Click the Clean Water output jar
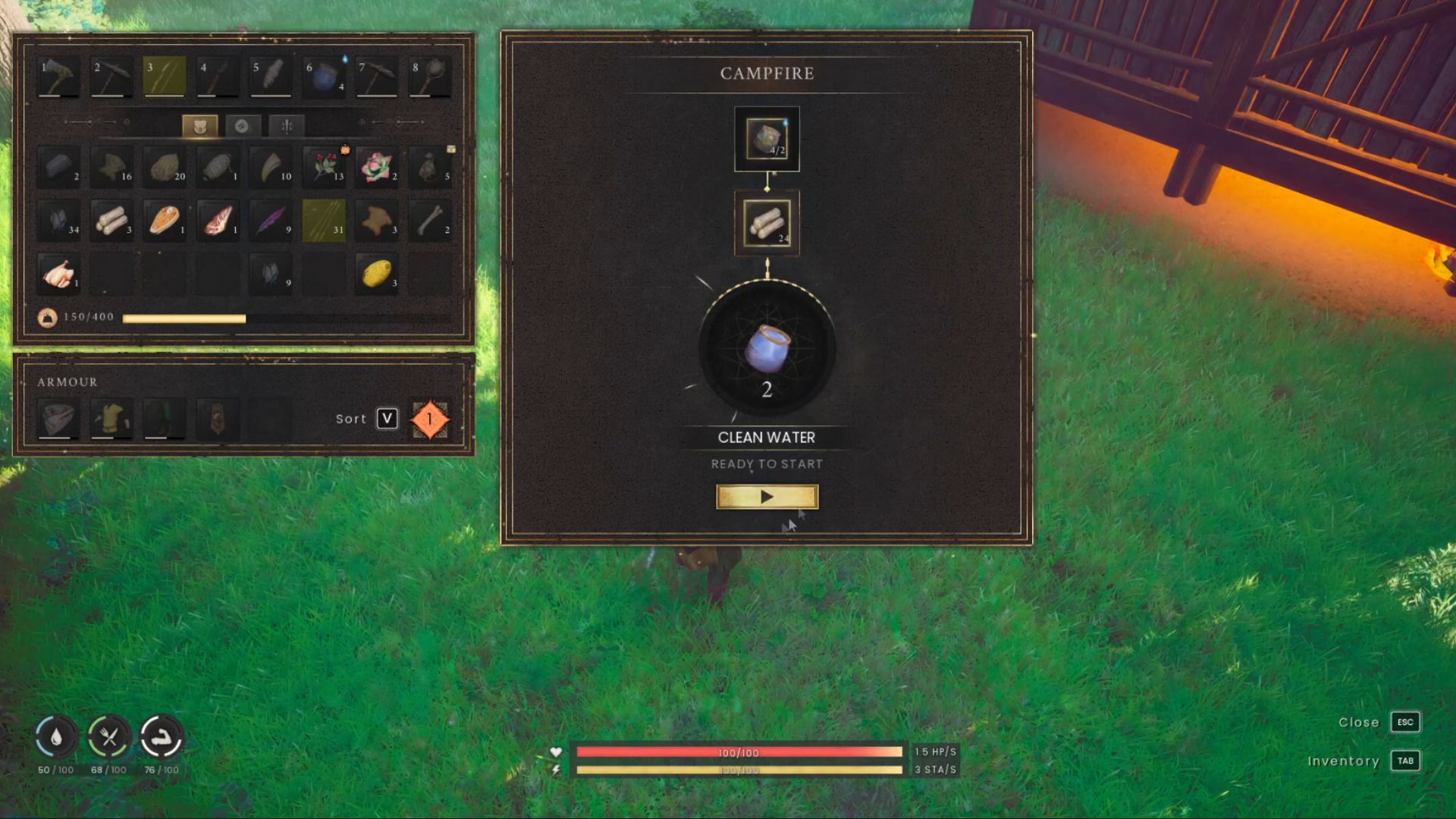The height and width of the screenshot is (819, 1456). [767, 349]
